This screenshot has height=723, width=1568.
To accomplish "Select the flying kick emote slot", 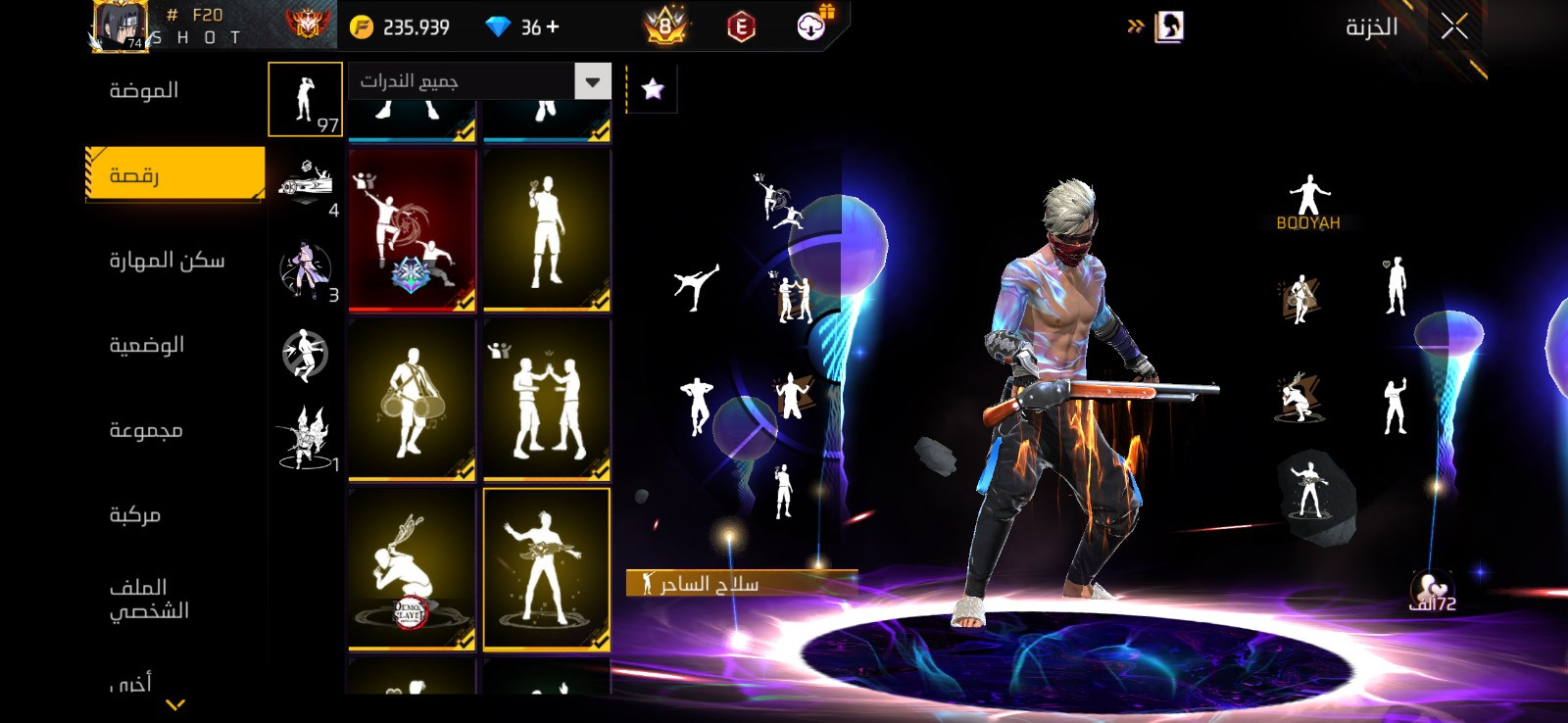I will point(697,286).
